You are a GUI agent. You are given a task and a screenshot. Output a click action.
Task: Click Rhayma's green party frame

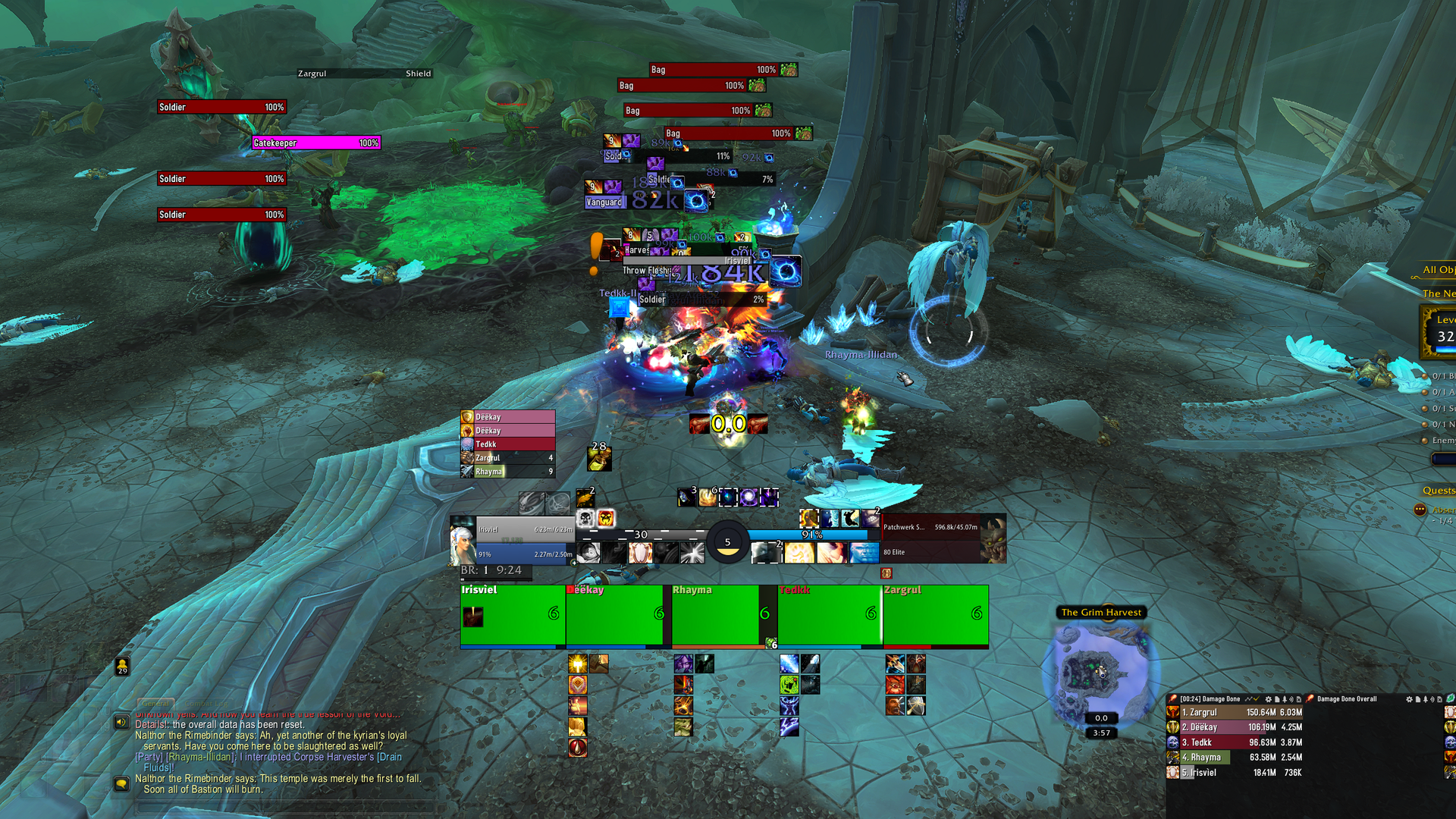714,616
